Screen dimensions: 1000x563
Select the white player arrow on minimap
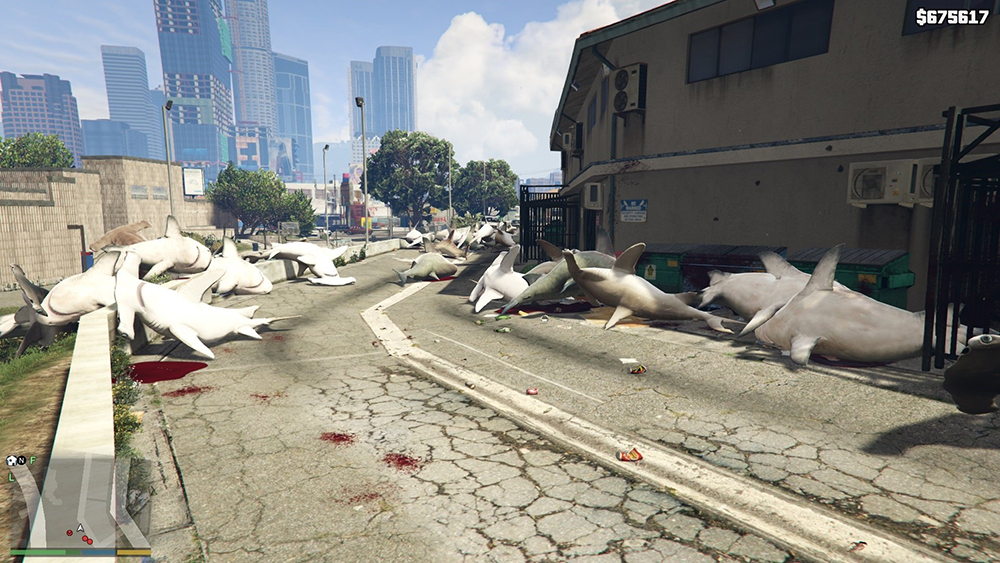78,528
